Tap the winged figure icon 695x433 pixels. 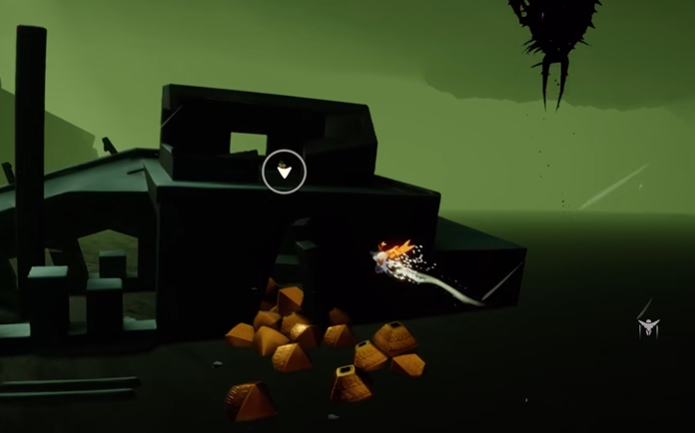click(649, 325)
